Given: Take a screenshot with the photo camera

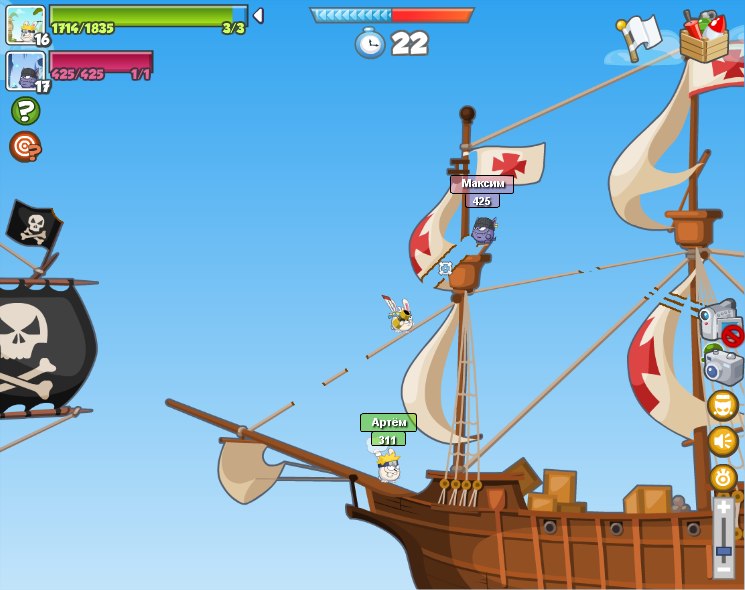Looking at the screenshot, I should tap(722, 367).
